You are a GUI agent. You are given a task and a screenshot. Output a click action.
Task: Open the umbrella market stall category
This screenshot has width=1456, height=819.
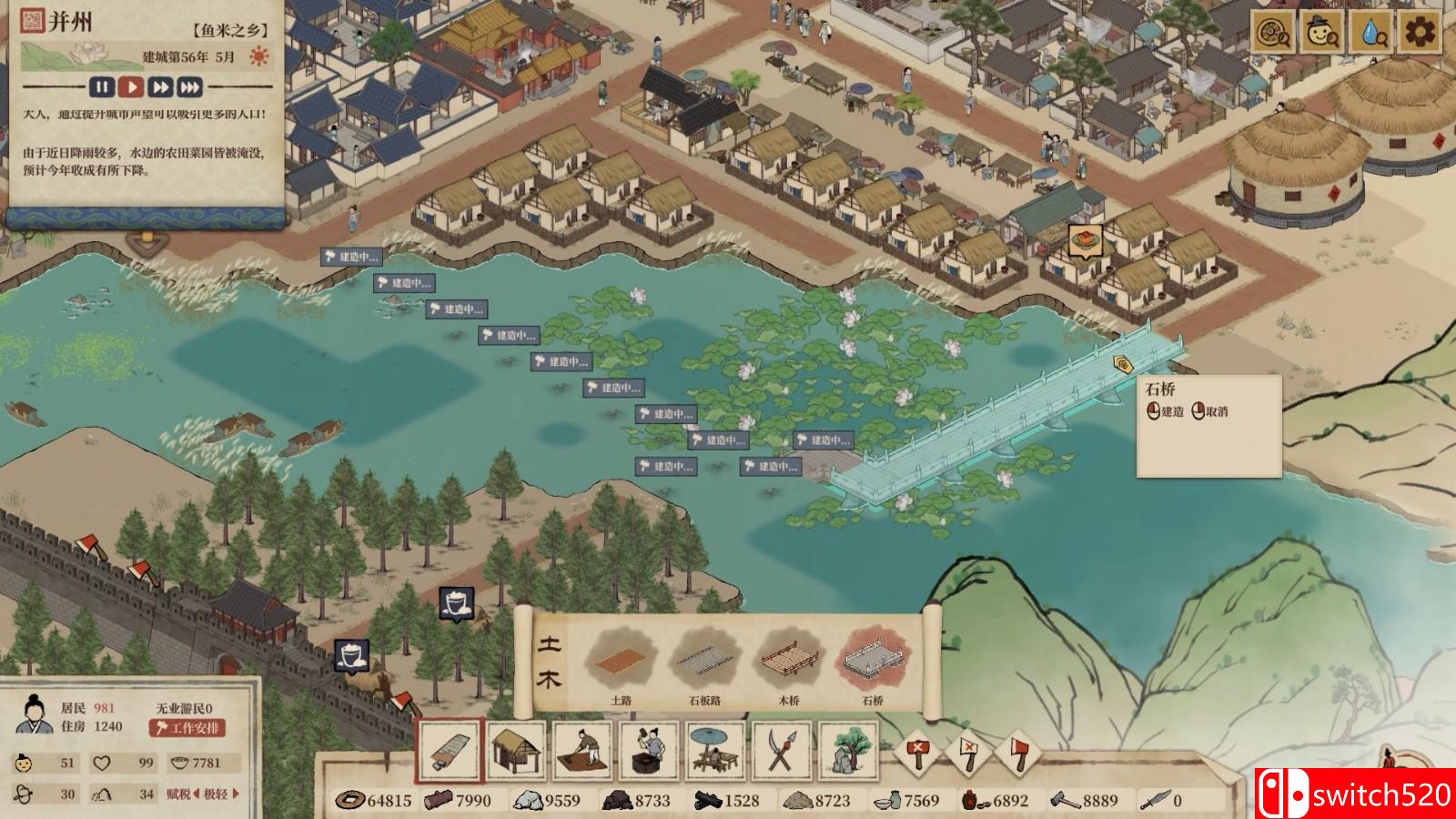715,752
